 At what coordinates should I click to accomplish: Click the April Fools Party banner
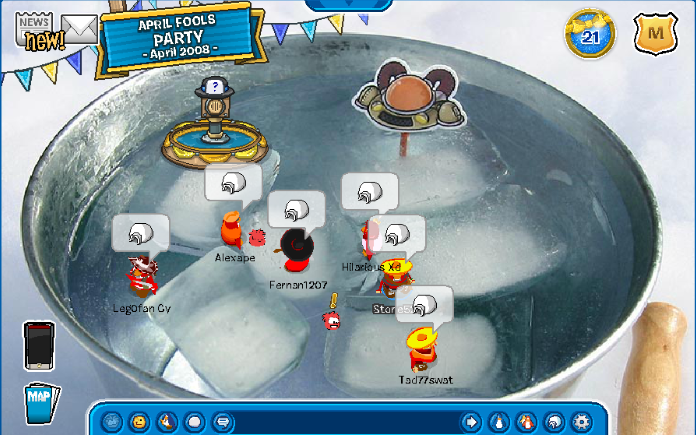tap(180, 34)
